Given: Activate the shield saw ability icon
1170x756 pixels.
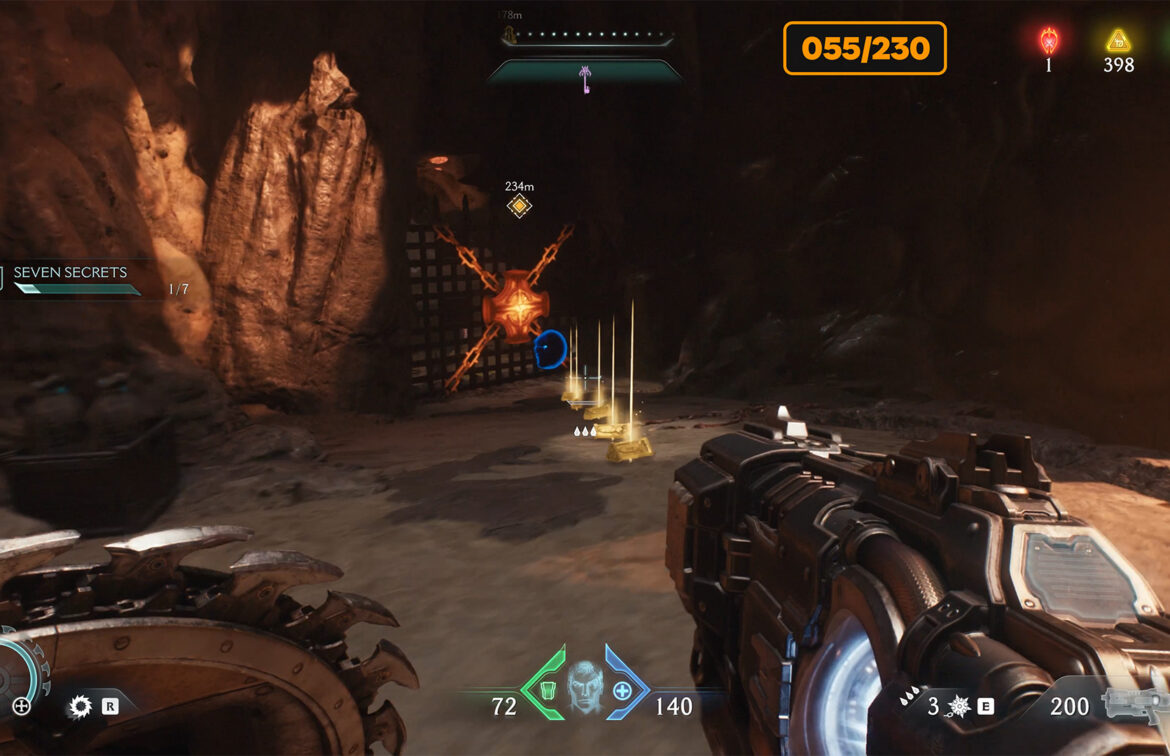Looking at the screenshot, I should coord(80,707).
